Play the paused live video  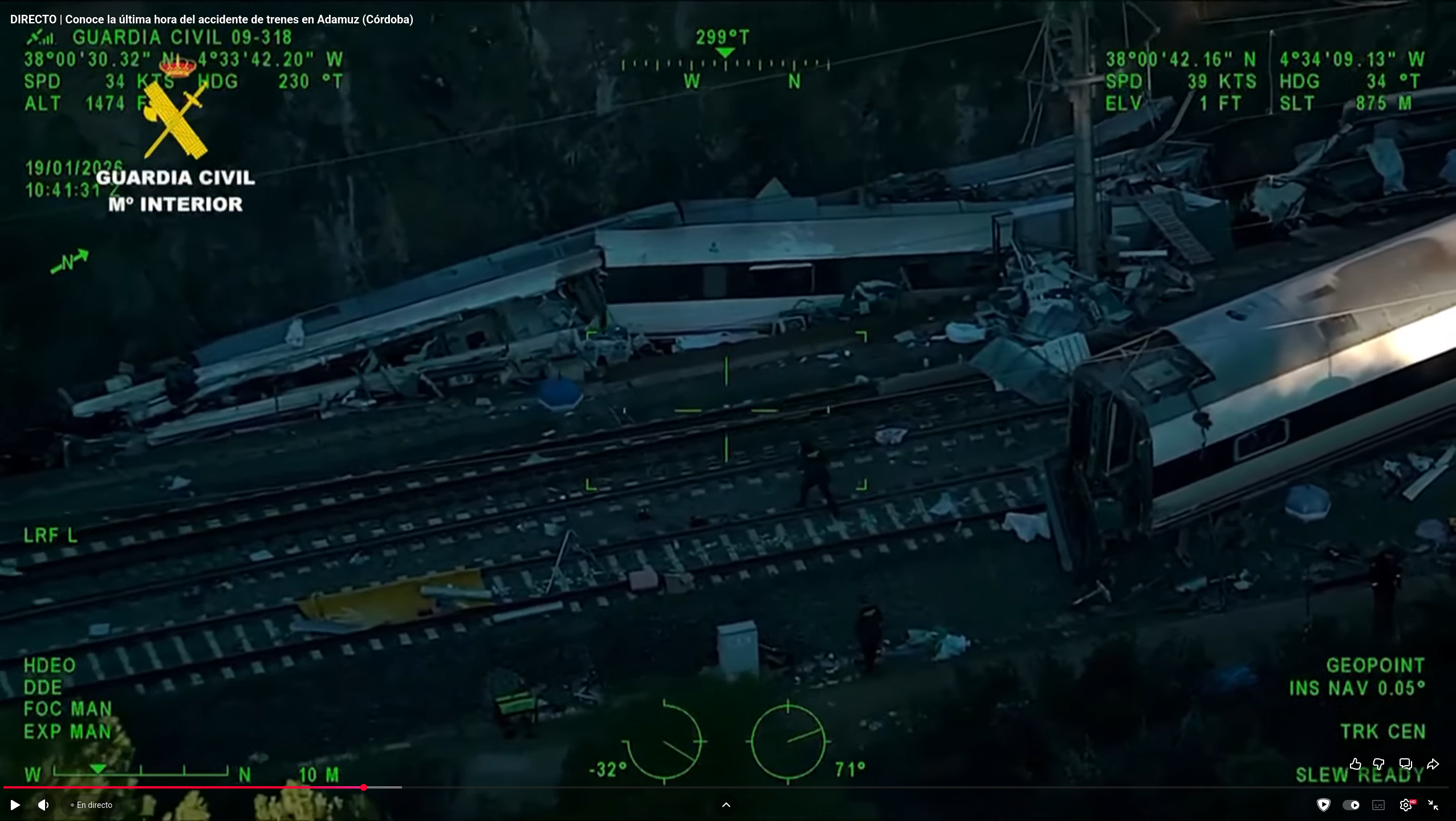pos(15,805)
